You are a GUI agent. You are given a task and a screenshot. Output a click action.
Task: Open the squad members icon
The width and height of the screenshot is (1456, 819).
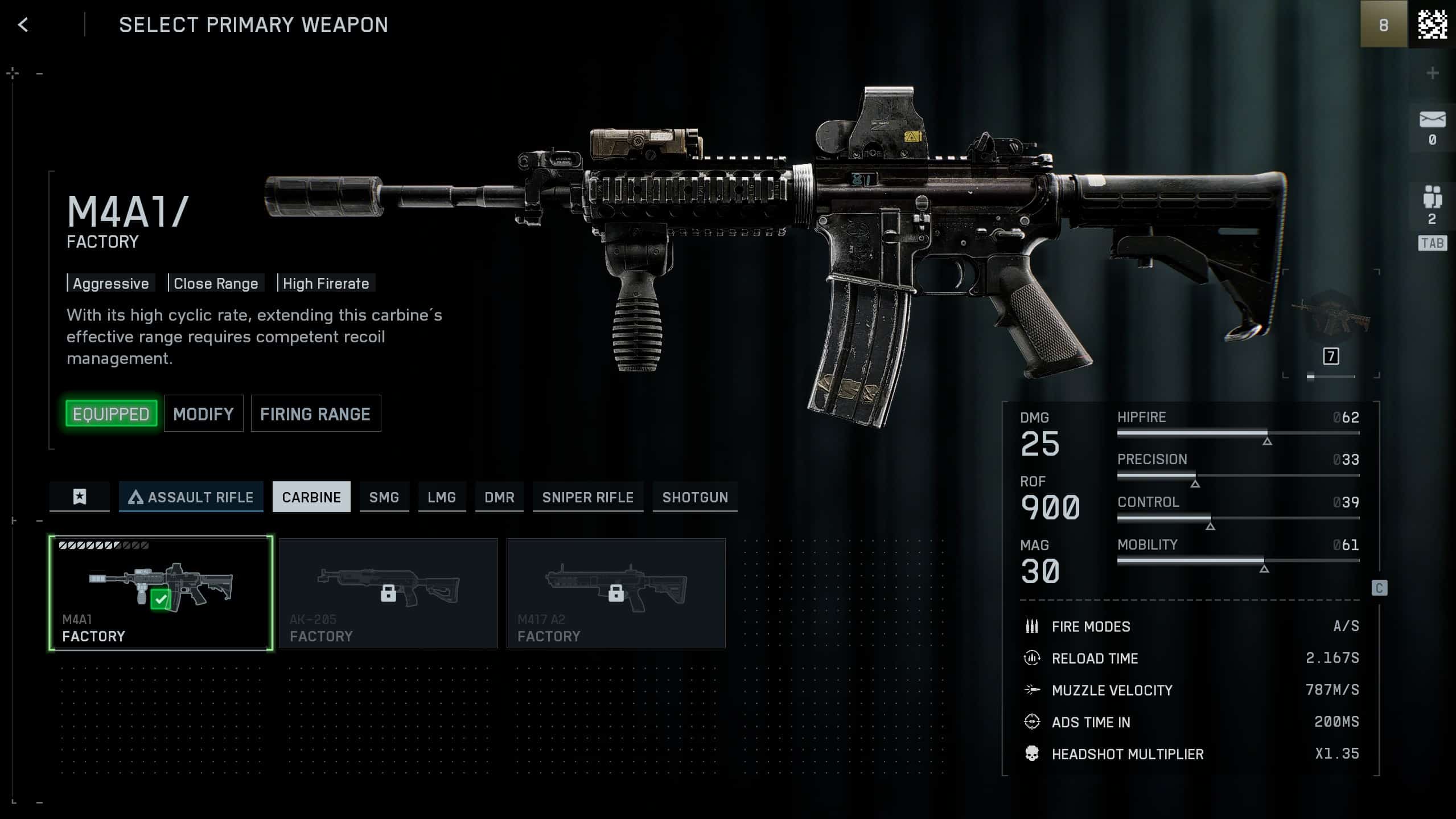click(x=1432, y=198)
